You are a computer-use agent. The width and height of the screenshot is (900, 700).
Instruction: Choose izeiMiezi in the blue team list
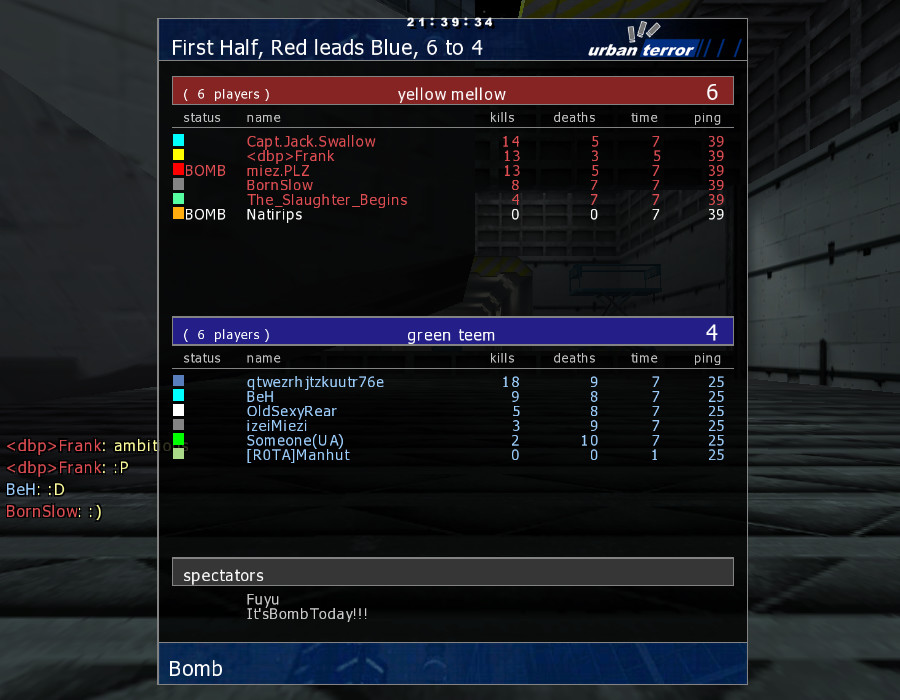pos(276,426)
